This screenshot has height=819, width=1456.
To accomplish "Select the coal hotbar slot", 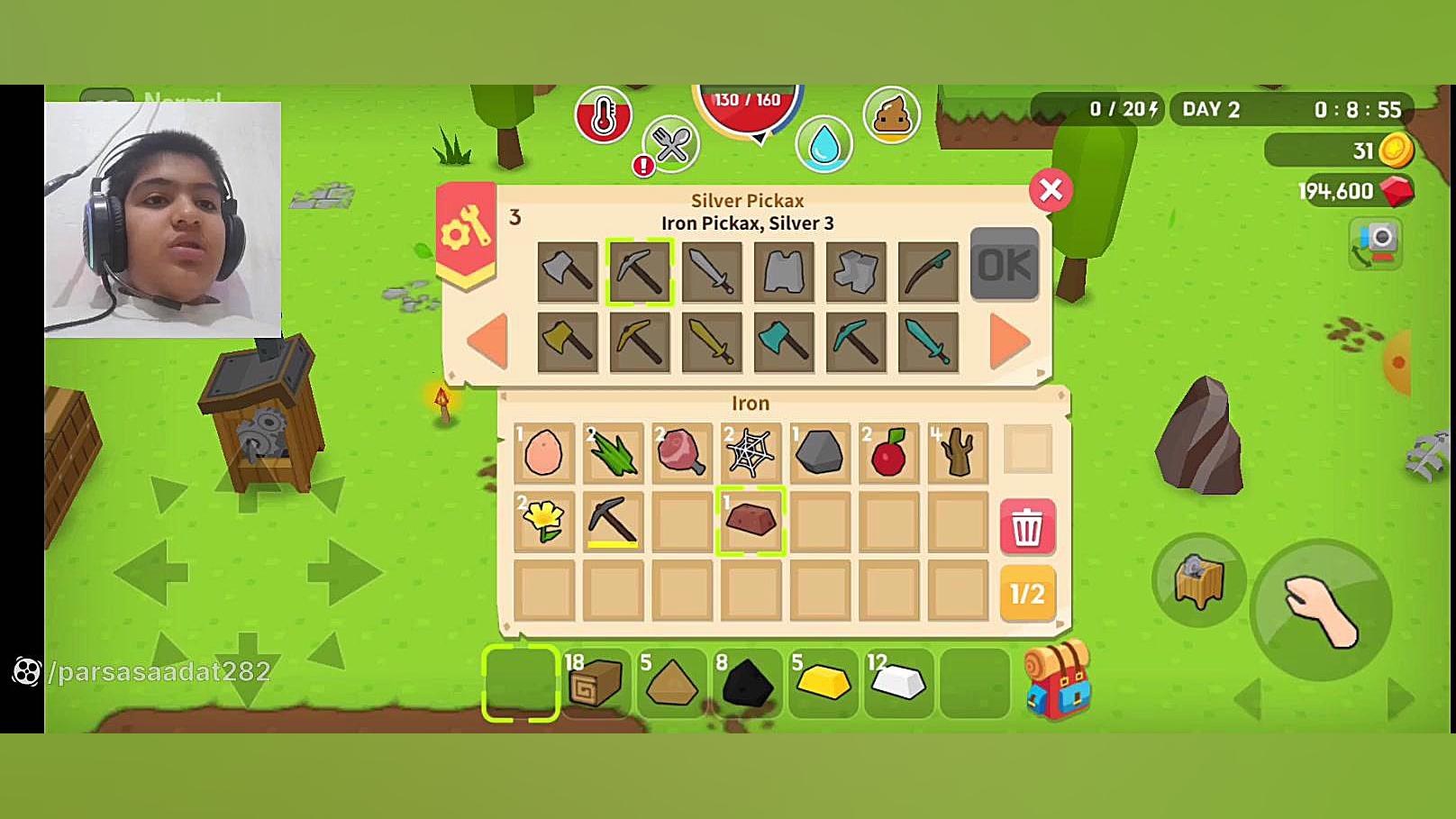I will [747, 683].
